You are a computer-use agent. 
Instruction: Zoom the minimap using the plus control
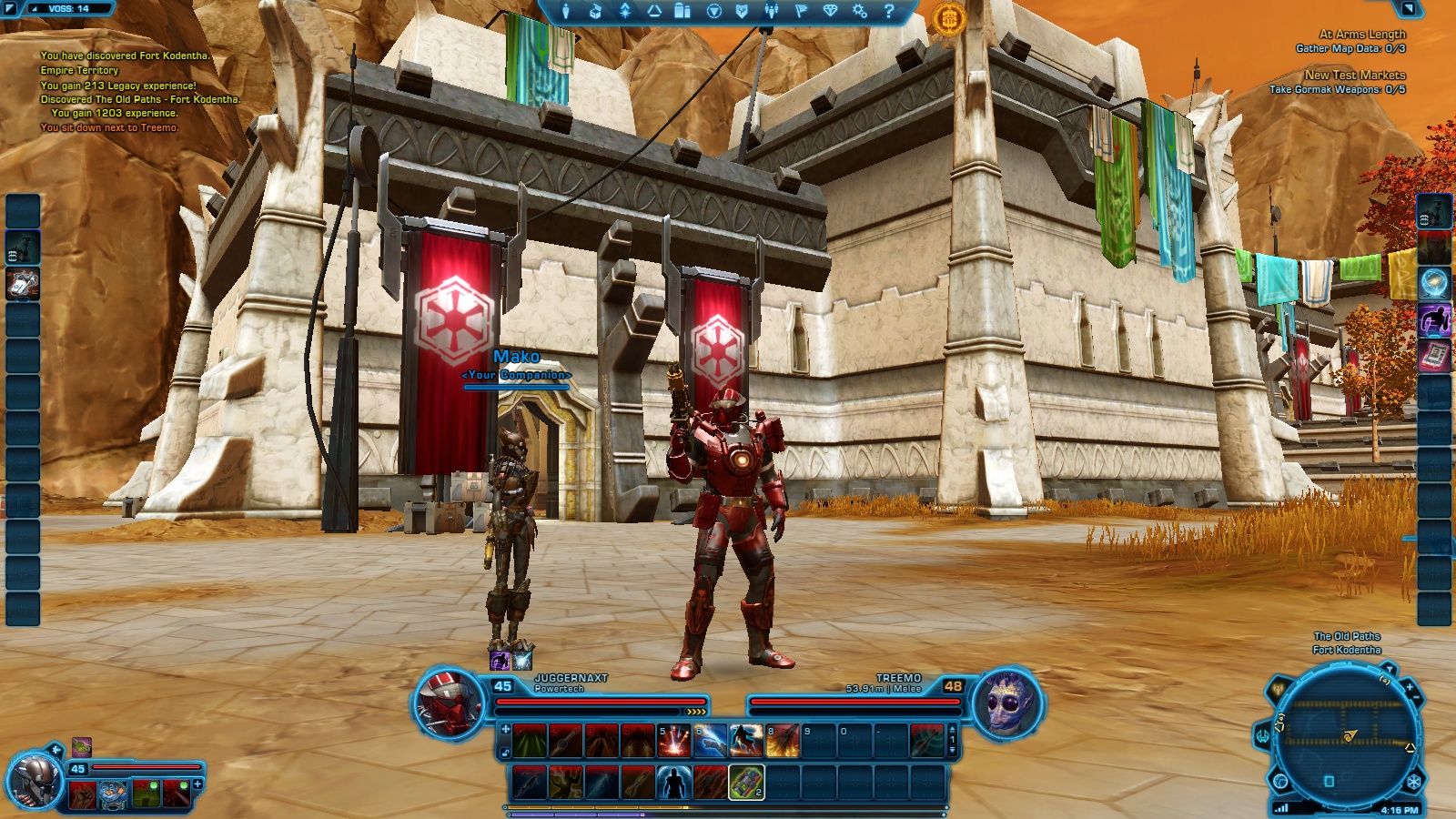1410,687
